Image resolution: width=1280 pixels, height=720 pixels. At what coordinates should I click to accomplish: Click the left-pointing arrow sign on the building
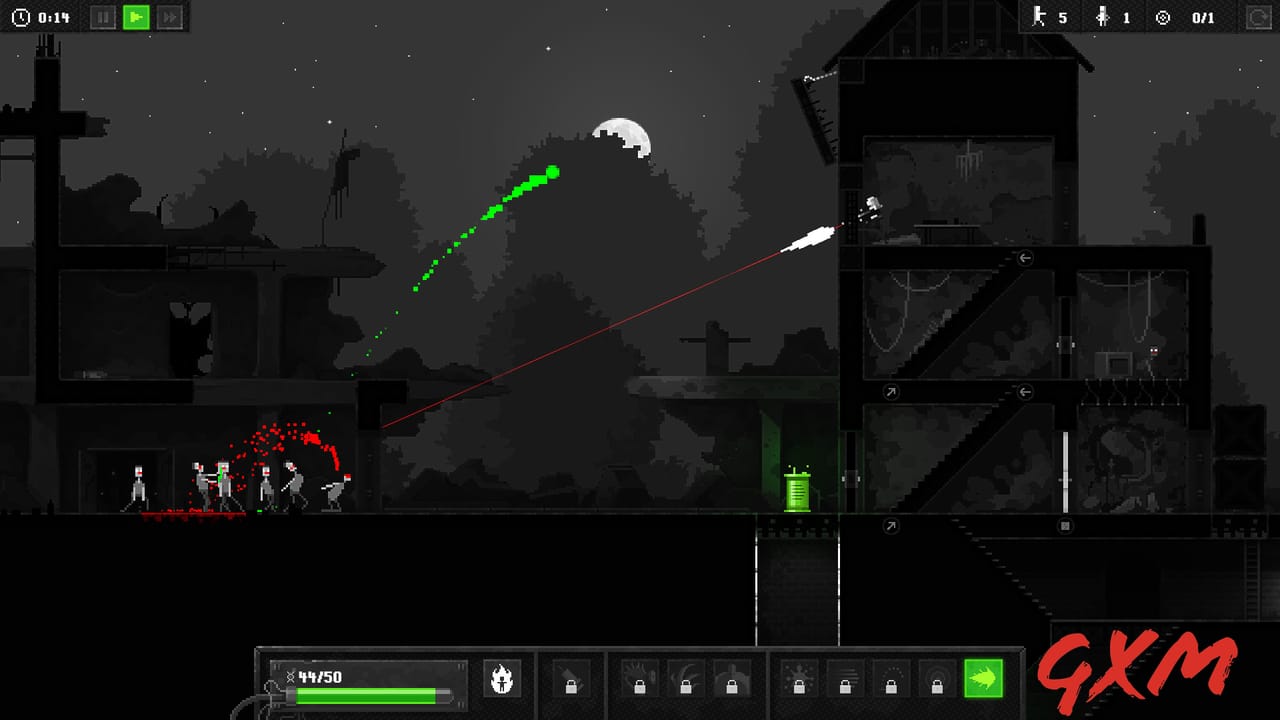tap(1024, 258)
